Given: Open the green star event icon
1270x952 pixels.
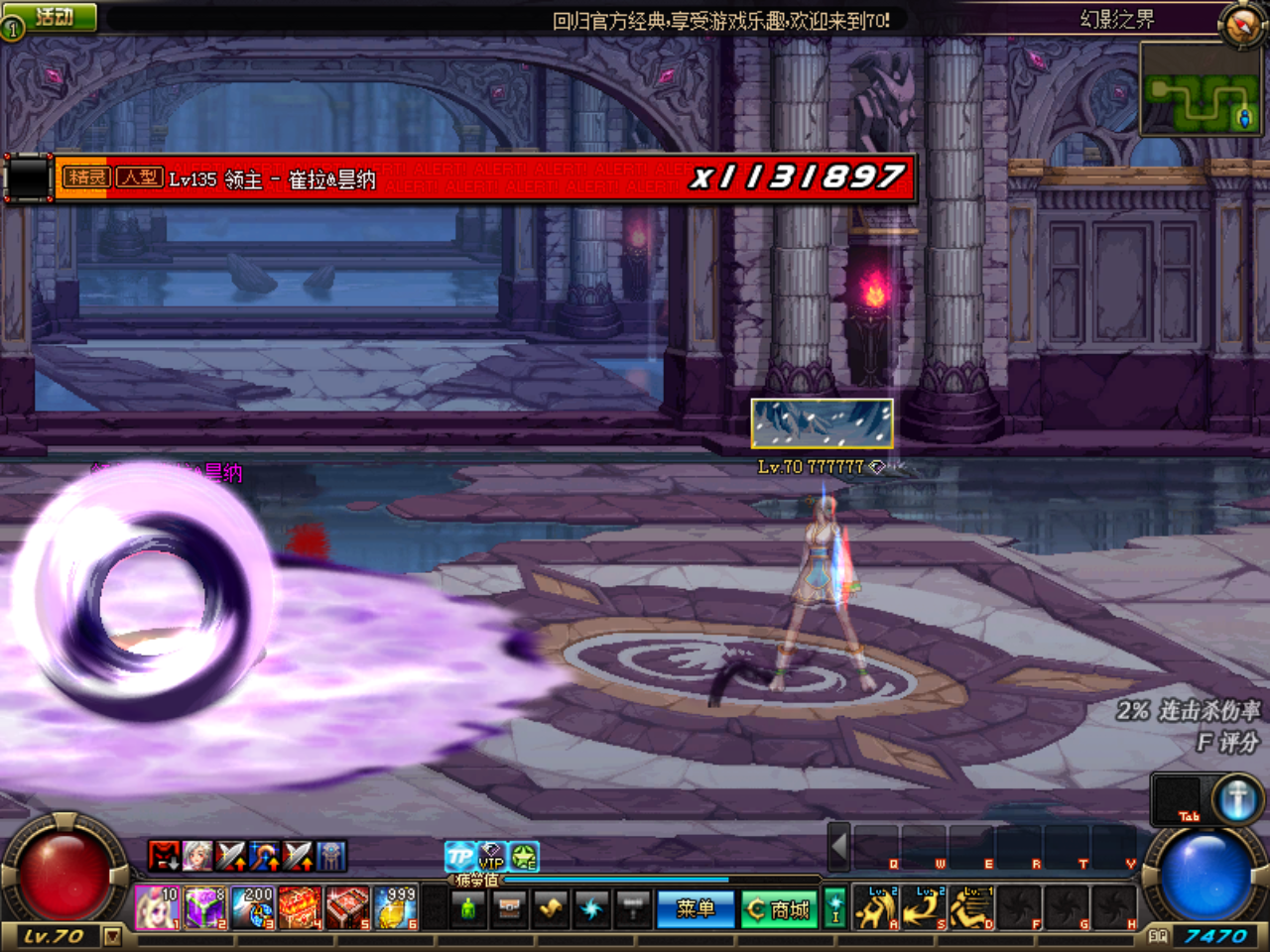Looking at the screenshot, I should pos(525,856).
